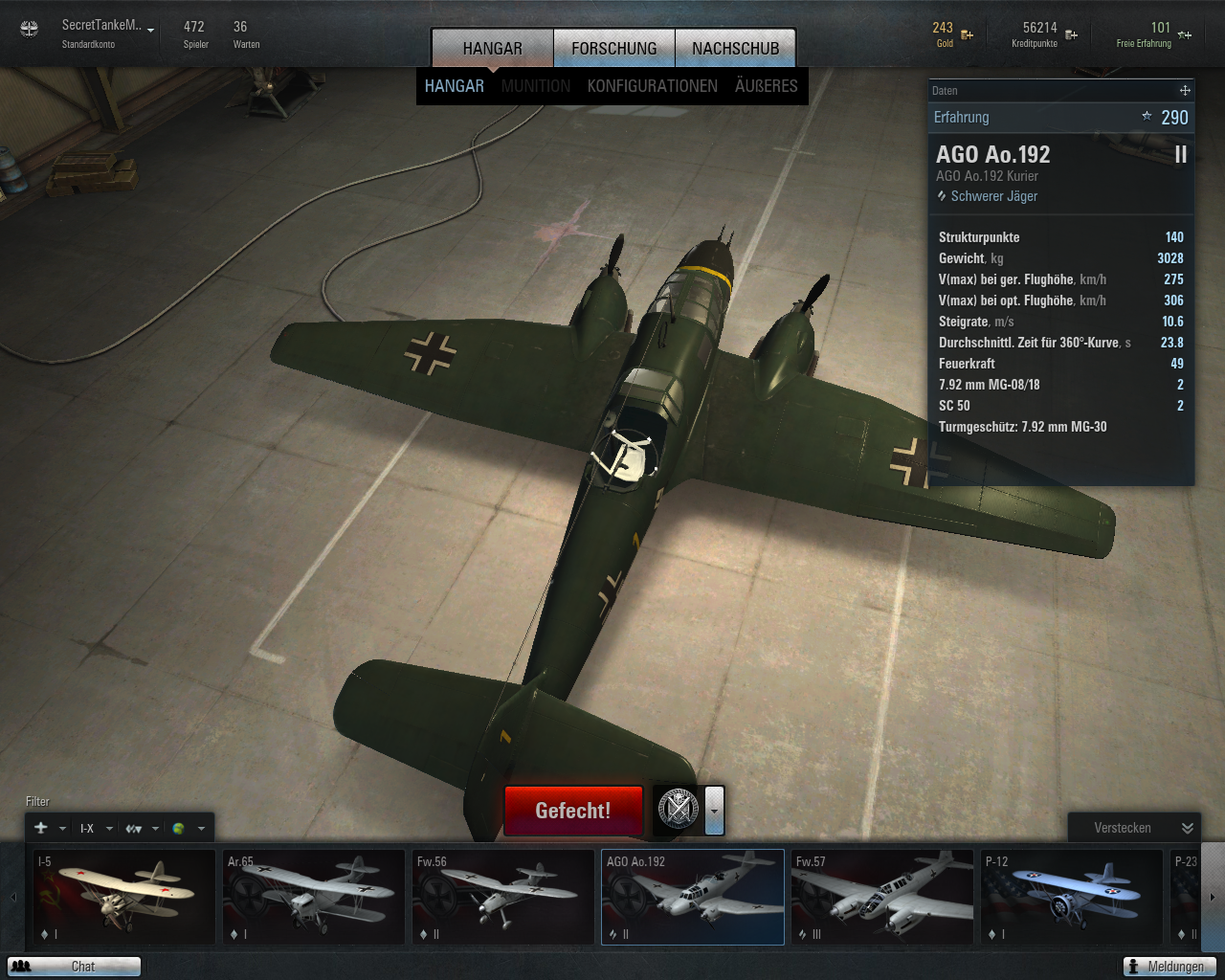Open the battle mode dropdown arrow

point(714,811)
